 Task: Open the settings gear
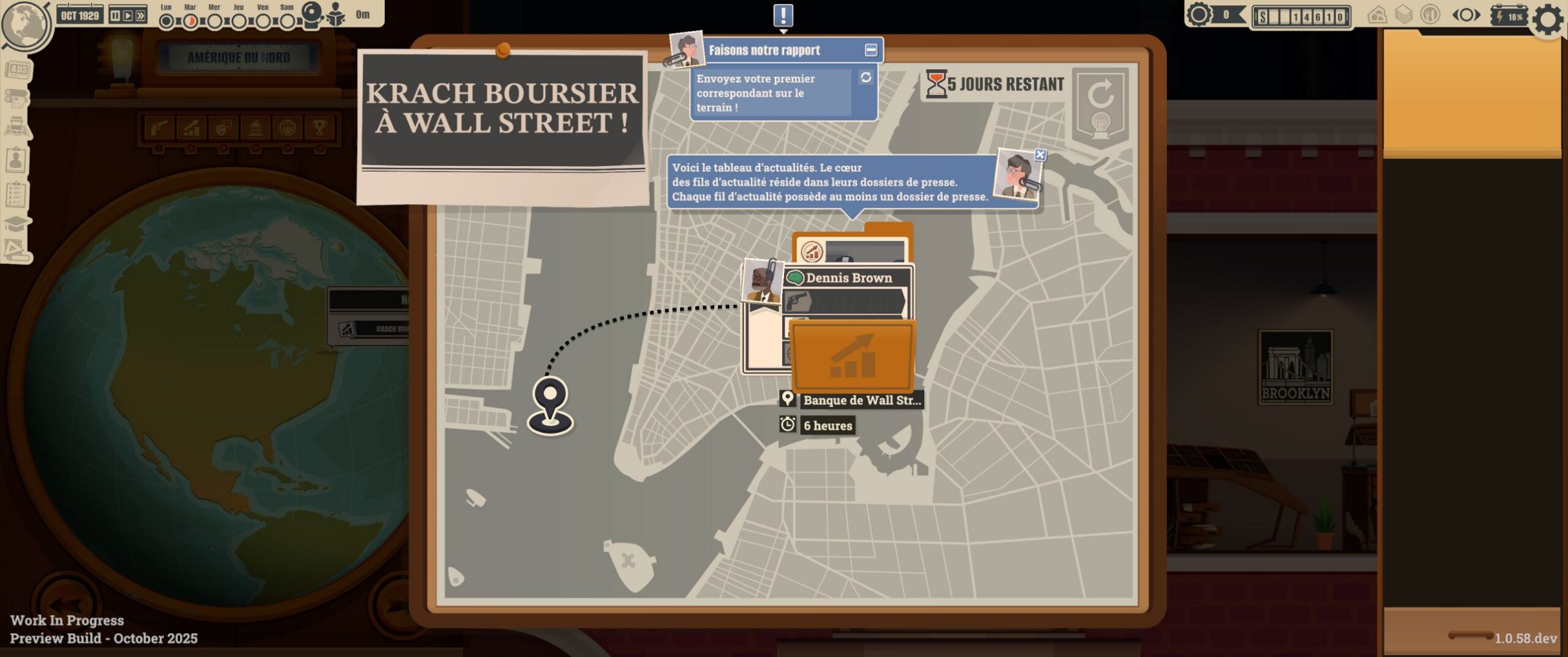1548,19
